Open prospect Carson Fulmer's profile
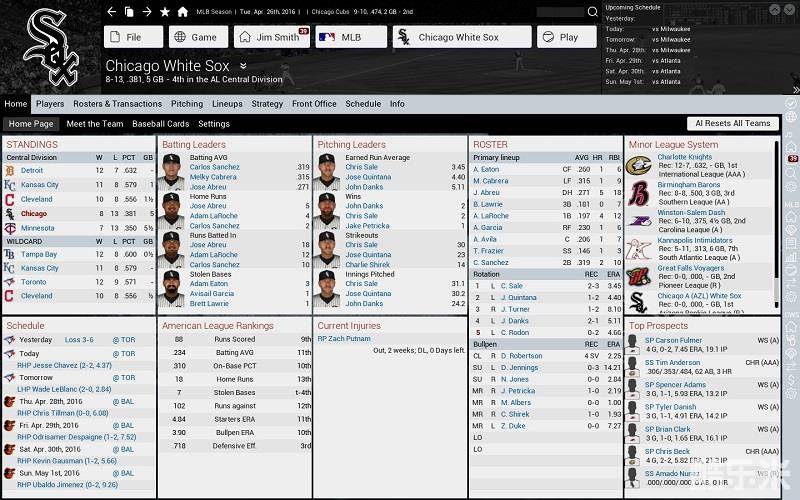The width and height of the screenshot is (800, 500). (673, 341)
